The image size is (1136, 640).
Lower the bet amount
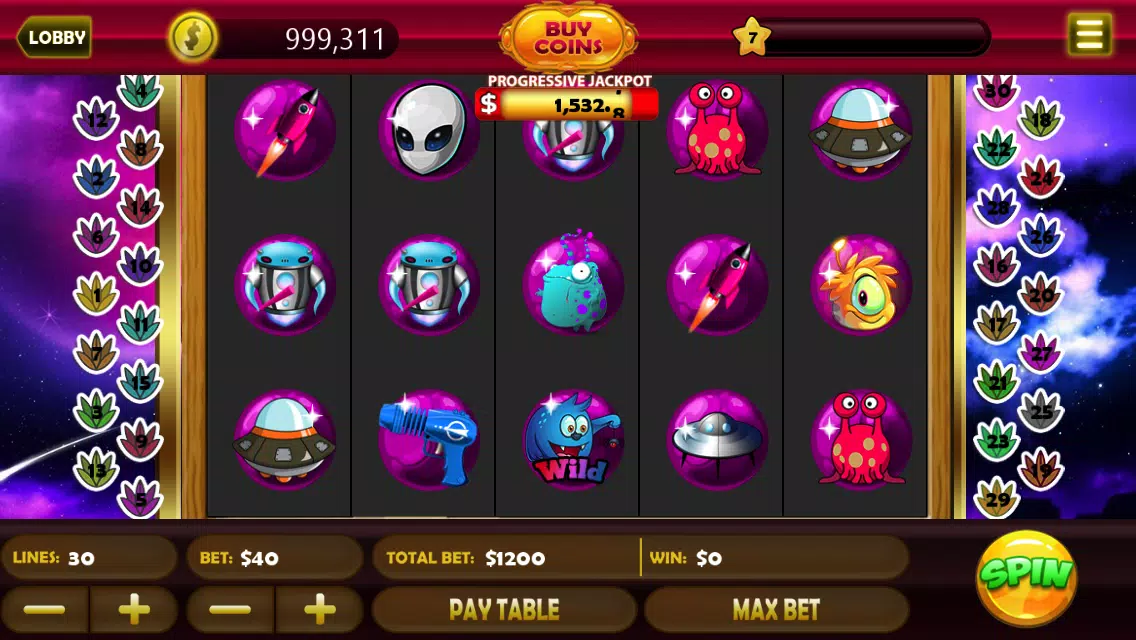231,609
